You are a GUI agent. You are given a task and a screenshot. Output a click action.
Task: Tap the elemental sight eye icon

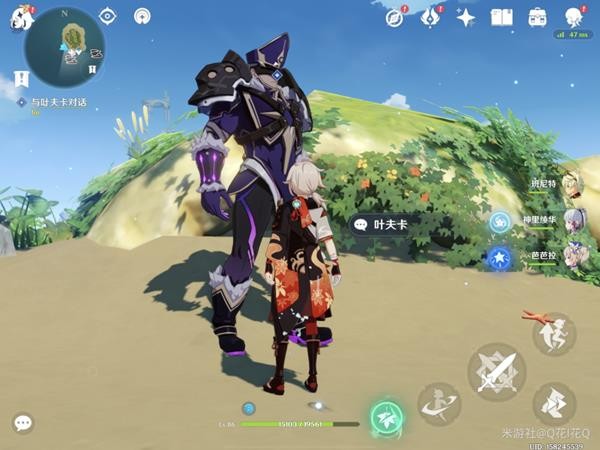click(108, 17)
